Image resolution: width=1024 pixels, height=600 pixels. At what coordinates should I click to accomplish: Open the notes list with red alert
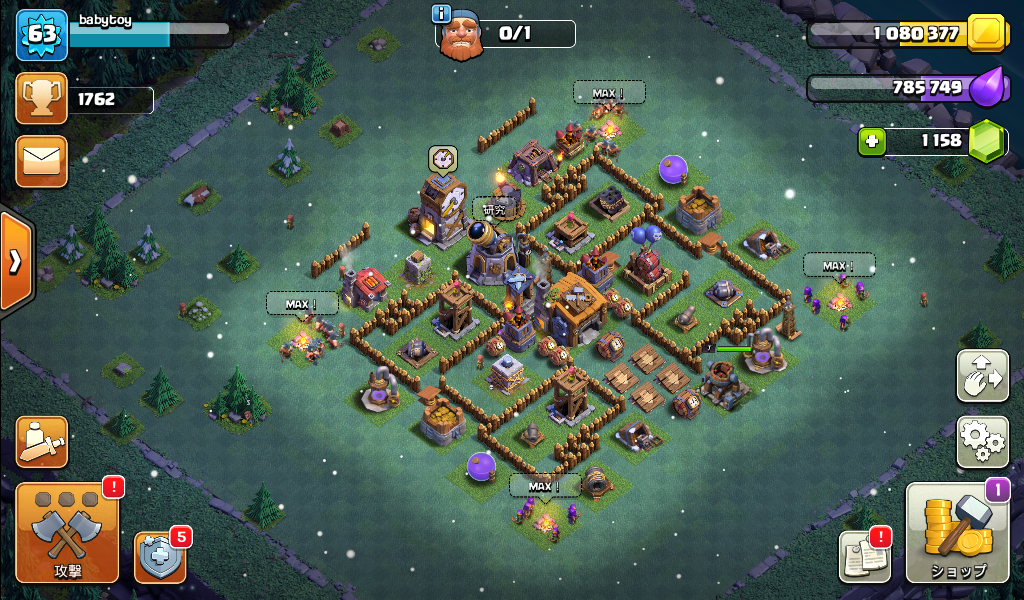(x=864, y=556)
